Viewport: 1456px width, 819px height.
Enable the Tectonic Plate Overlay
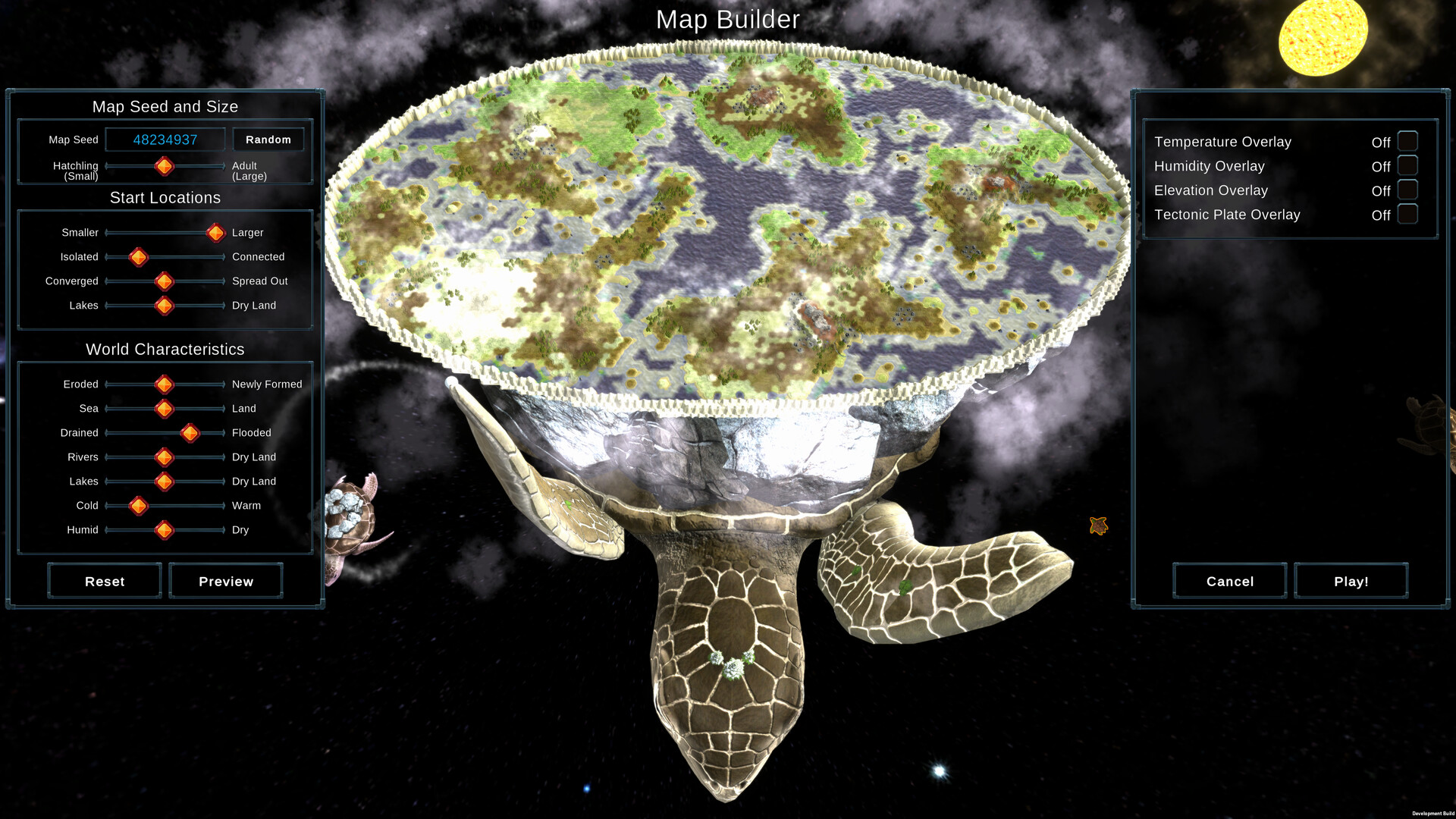1407,215
